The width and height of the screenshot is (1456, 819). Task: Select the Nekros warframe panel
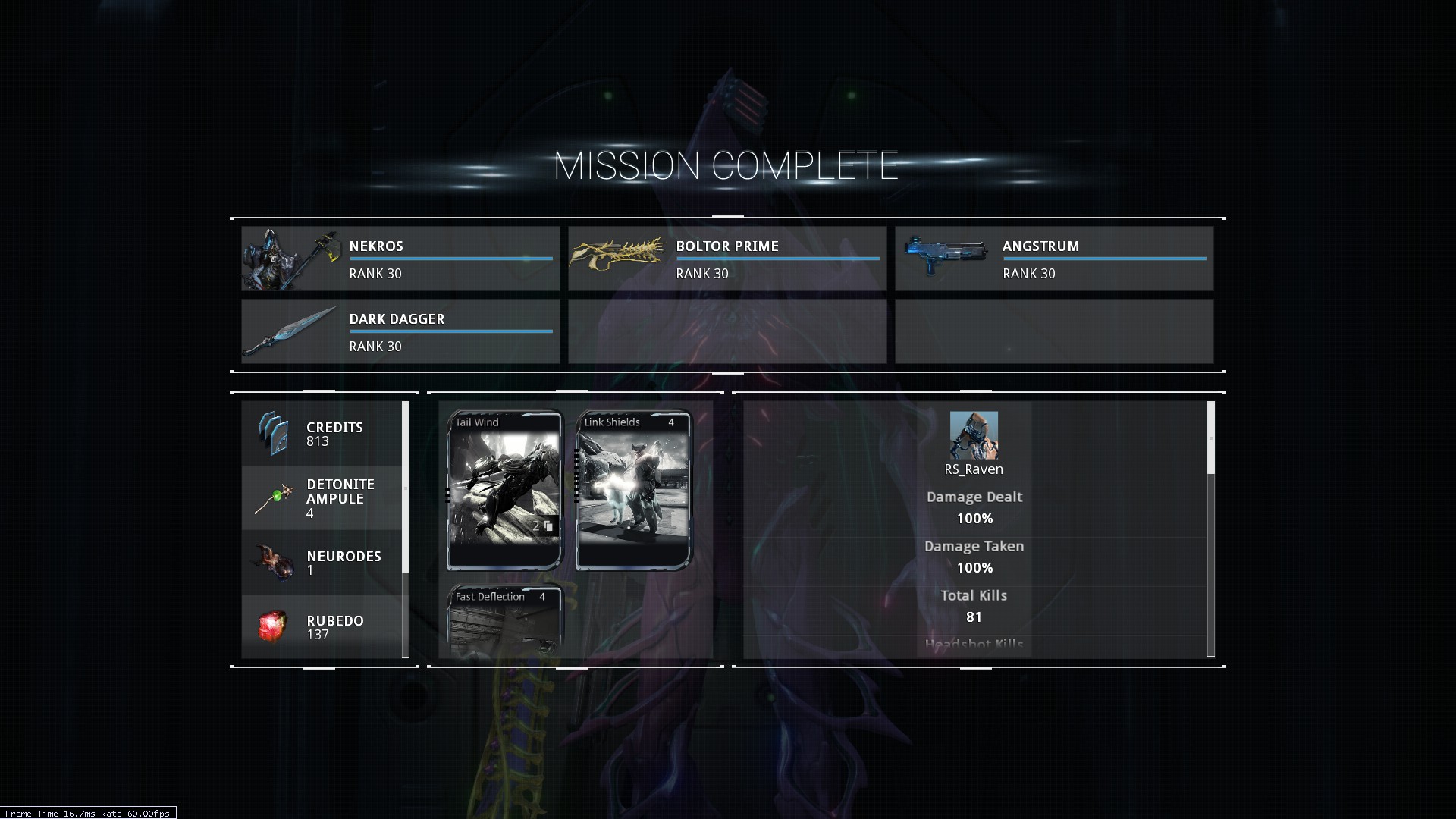point(400,259)
